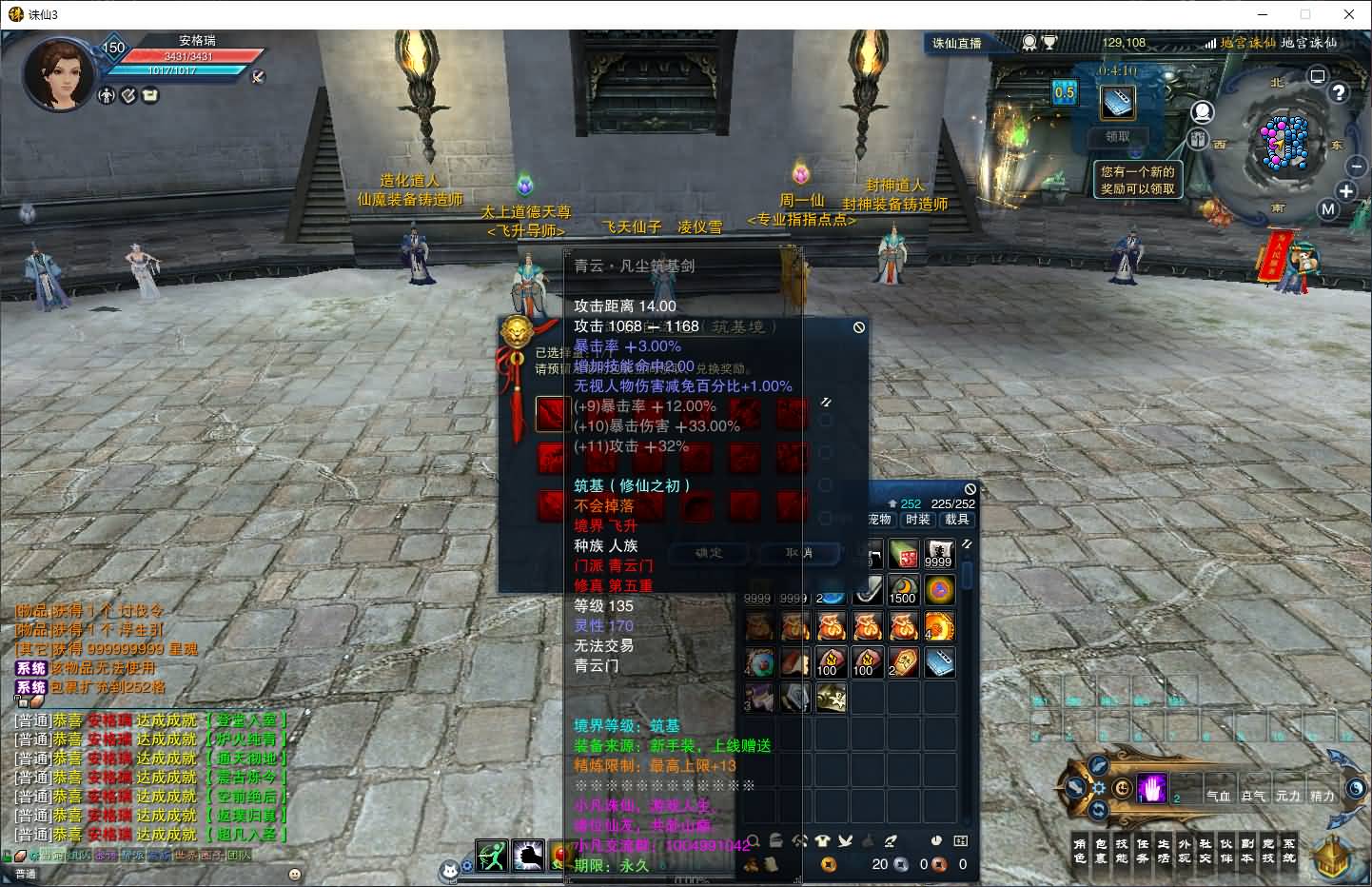This screenshot has height=887, width=1372.
Task: Open the 副本 (Dungeon) menu
Action: [1246, 851]
